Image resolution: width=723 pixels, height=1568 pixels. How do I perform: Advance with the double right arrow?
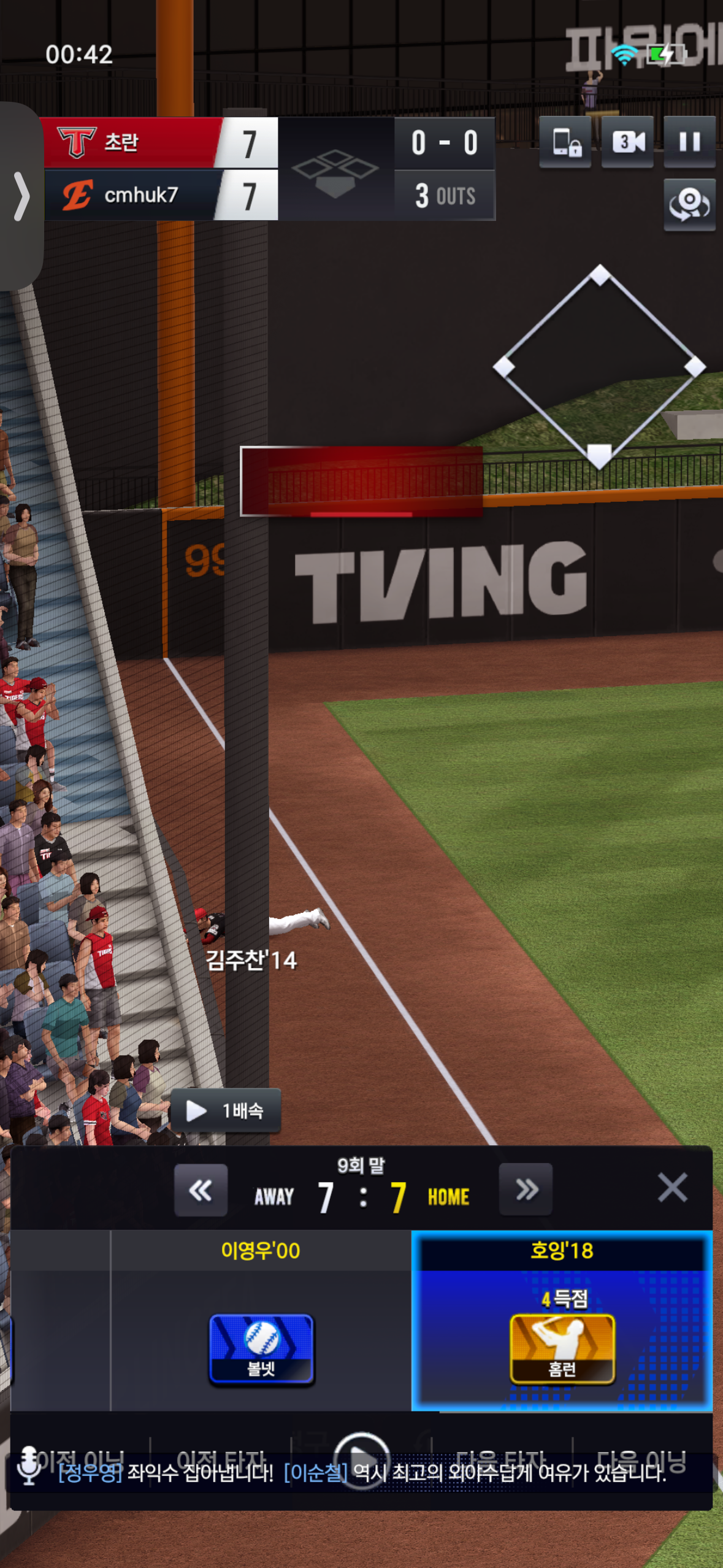click(526, 1190)
